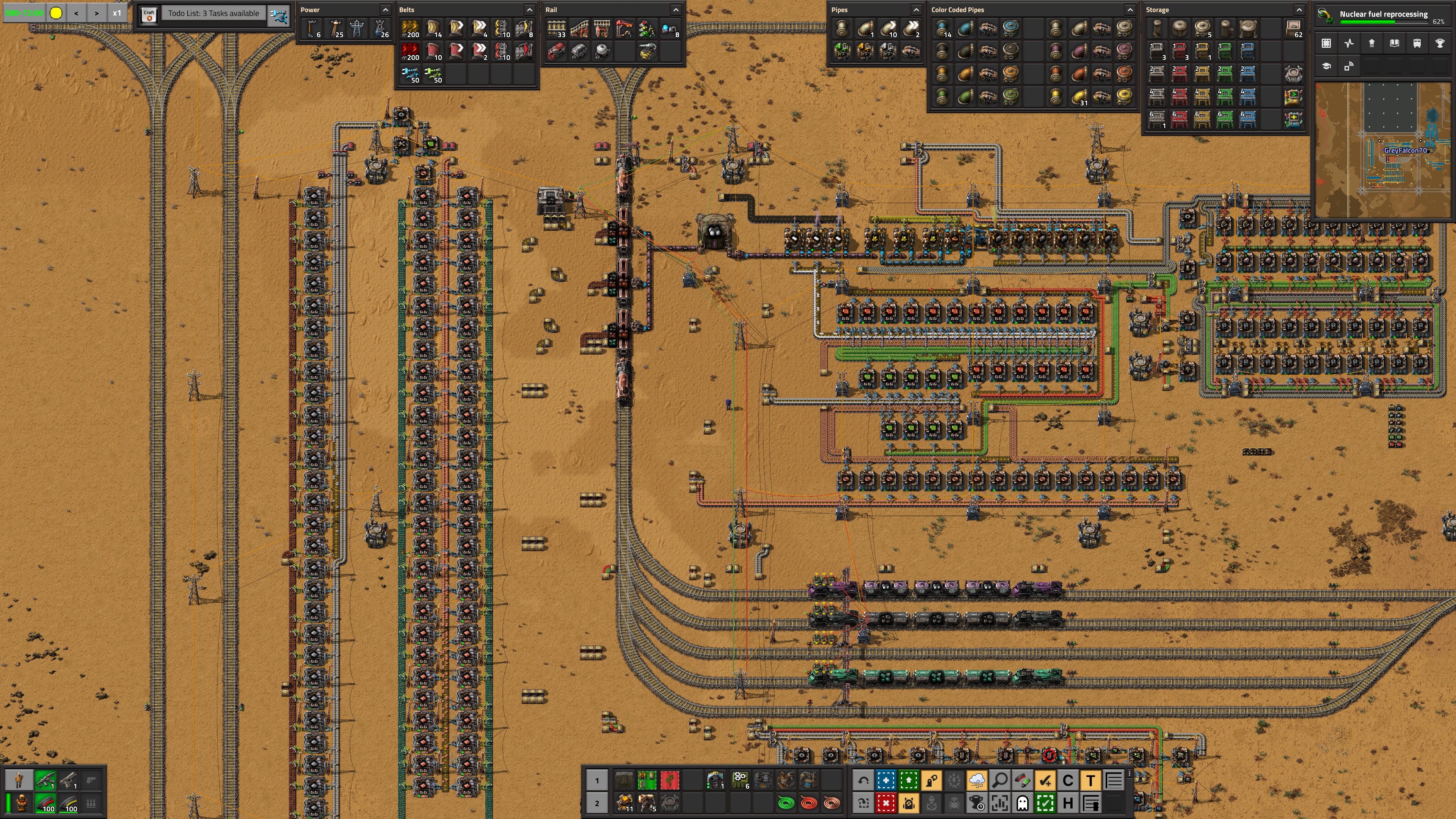1456x819 pixels.
Task: Choose the big electric pole showing 26
Action: tap(380, 29)
